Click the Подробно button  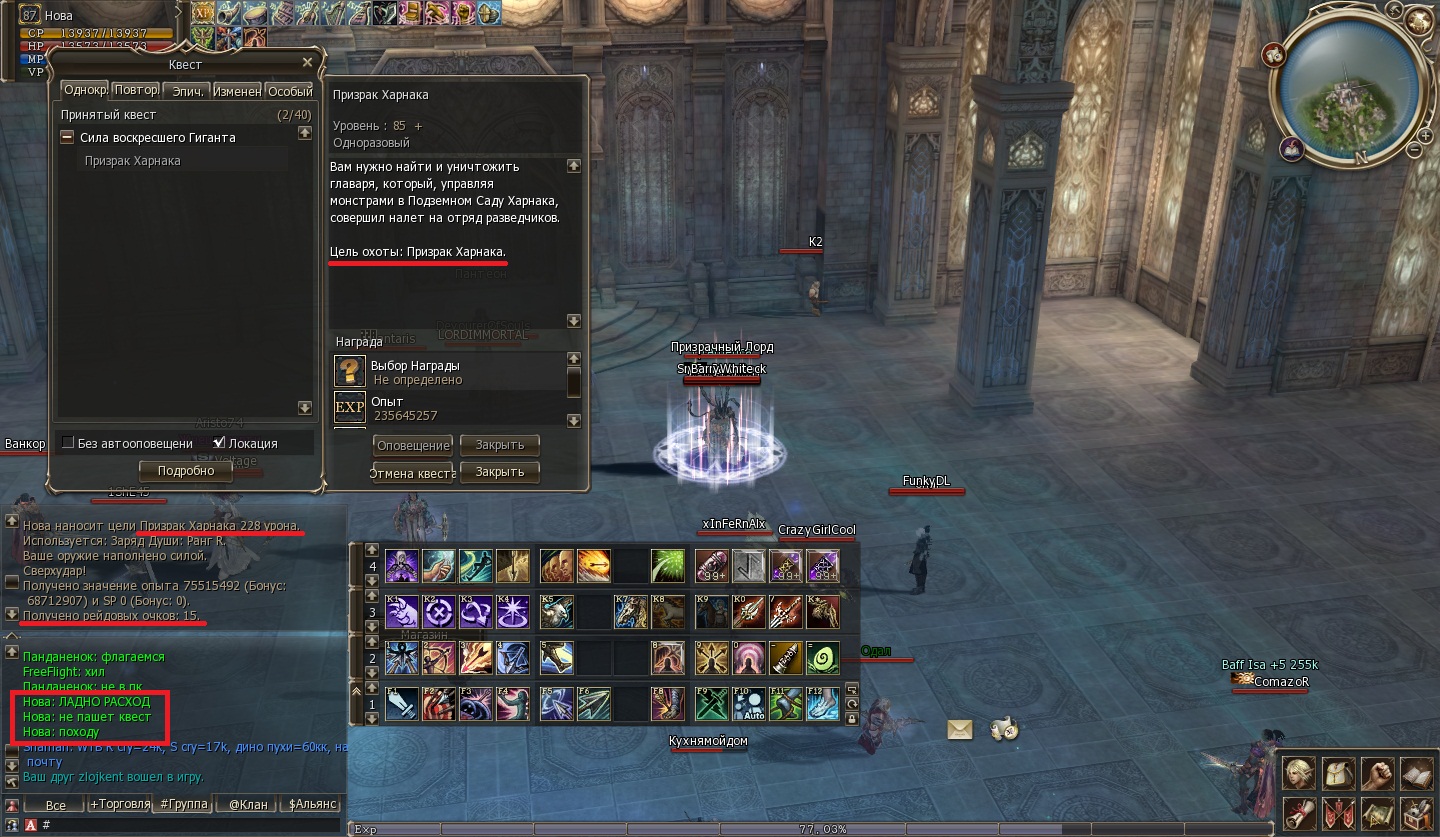186,471
